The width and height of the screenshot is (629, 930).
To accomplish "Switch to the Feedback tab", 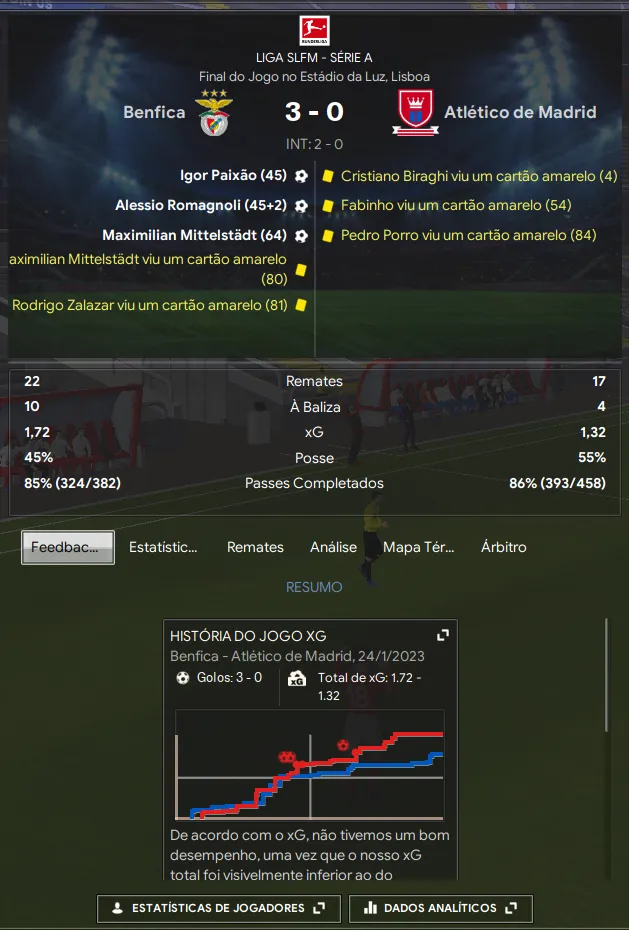I will point(68,547).
